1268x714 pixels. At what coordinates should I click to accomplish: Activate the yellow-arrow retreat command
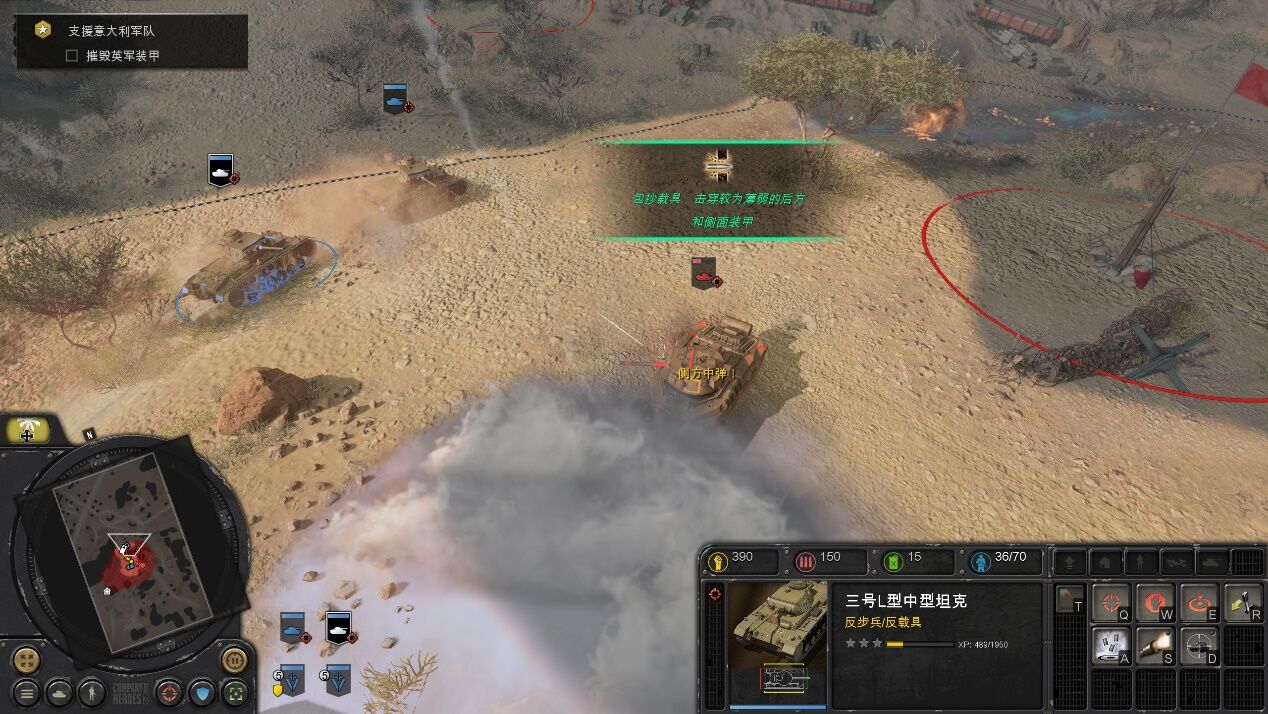pyautogui.click(x=1242, y=602)
